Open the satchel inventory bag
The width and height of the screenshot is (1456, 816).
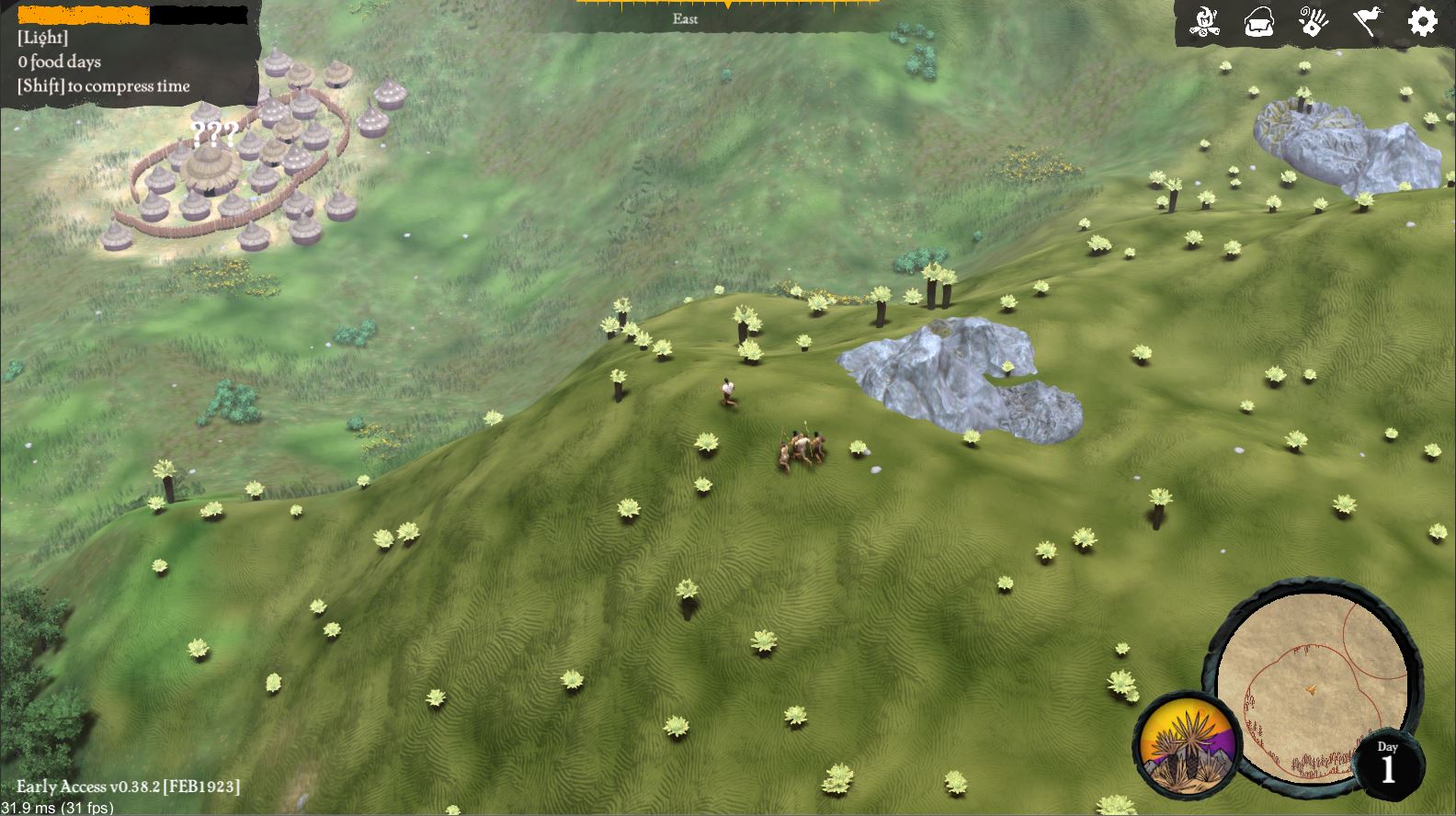1258,21
